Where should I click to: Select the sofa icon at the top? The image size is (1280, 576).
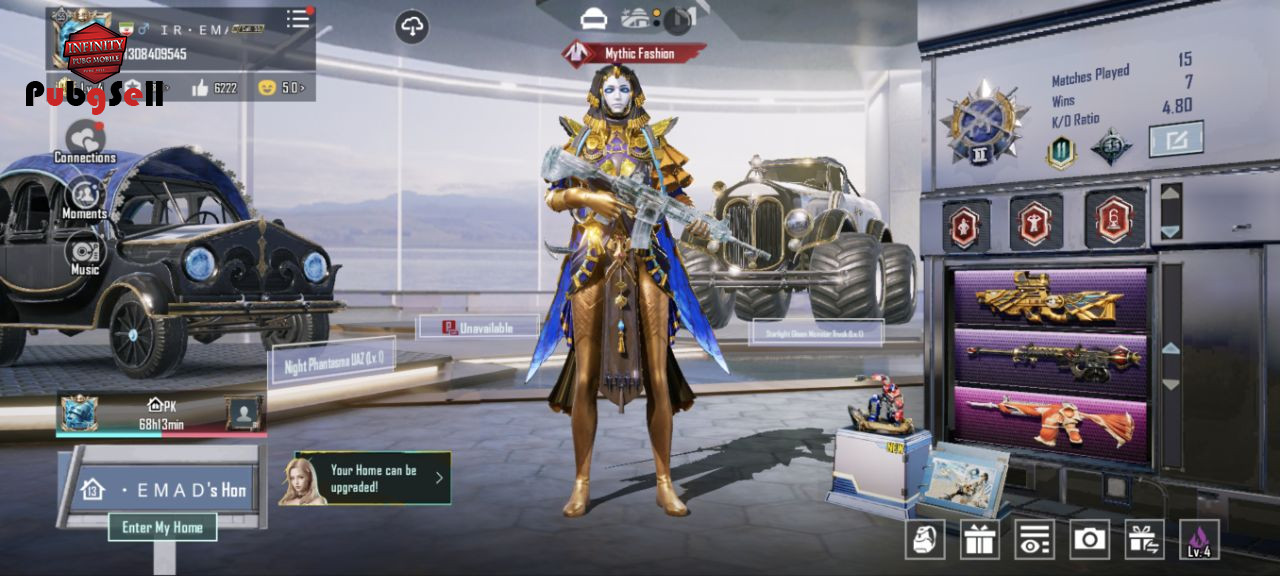click(x=594, y=18)
